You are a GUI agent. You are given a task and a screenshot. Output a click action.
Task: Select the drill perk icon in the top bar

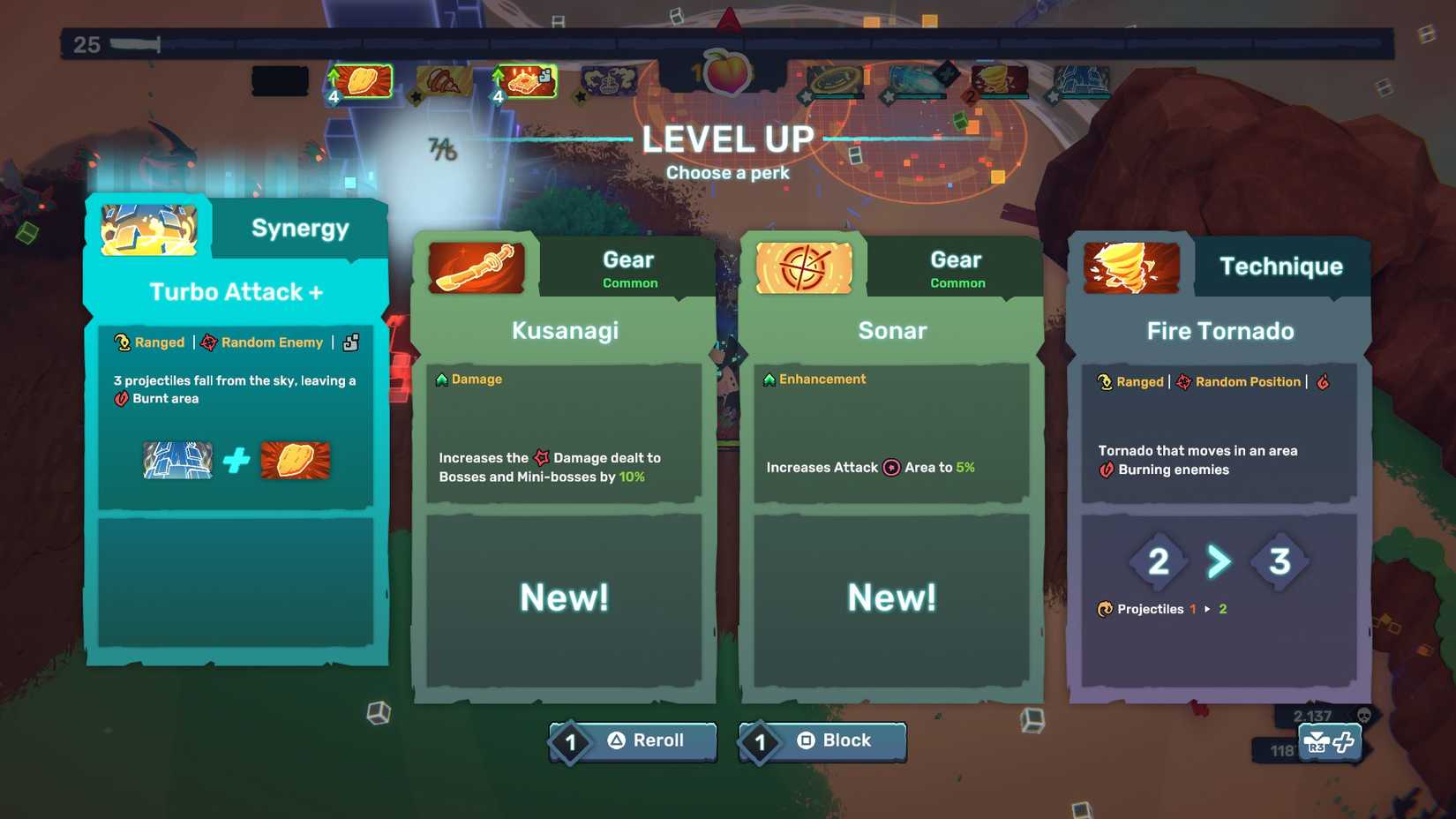[x=446, y=81]
